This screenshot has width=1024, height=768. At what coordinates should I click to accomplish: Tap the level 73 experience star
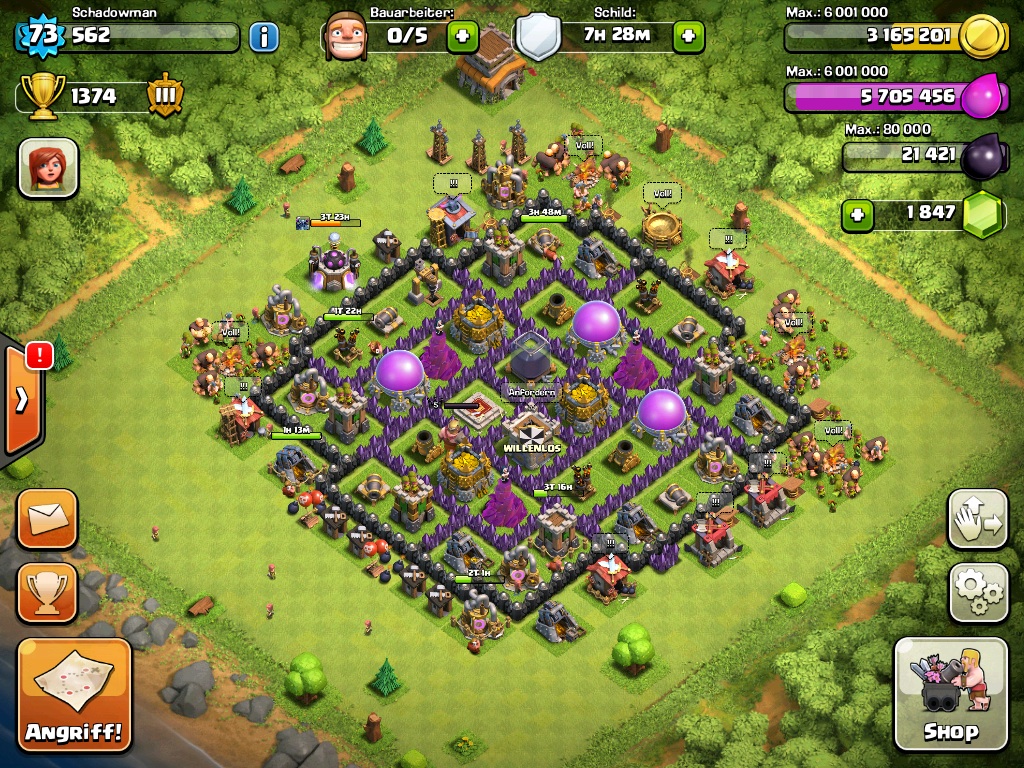(41, 37)
